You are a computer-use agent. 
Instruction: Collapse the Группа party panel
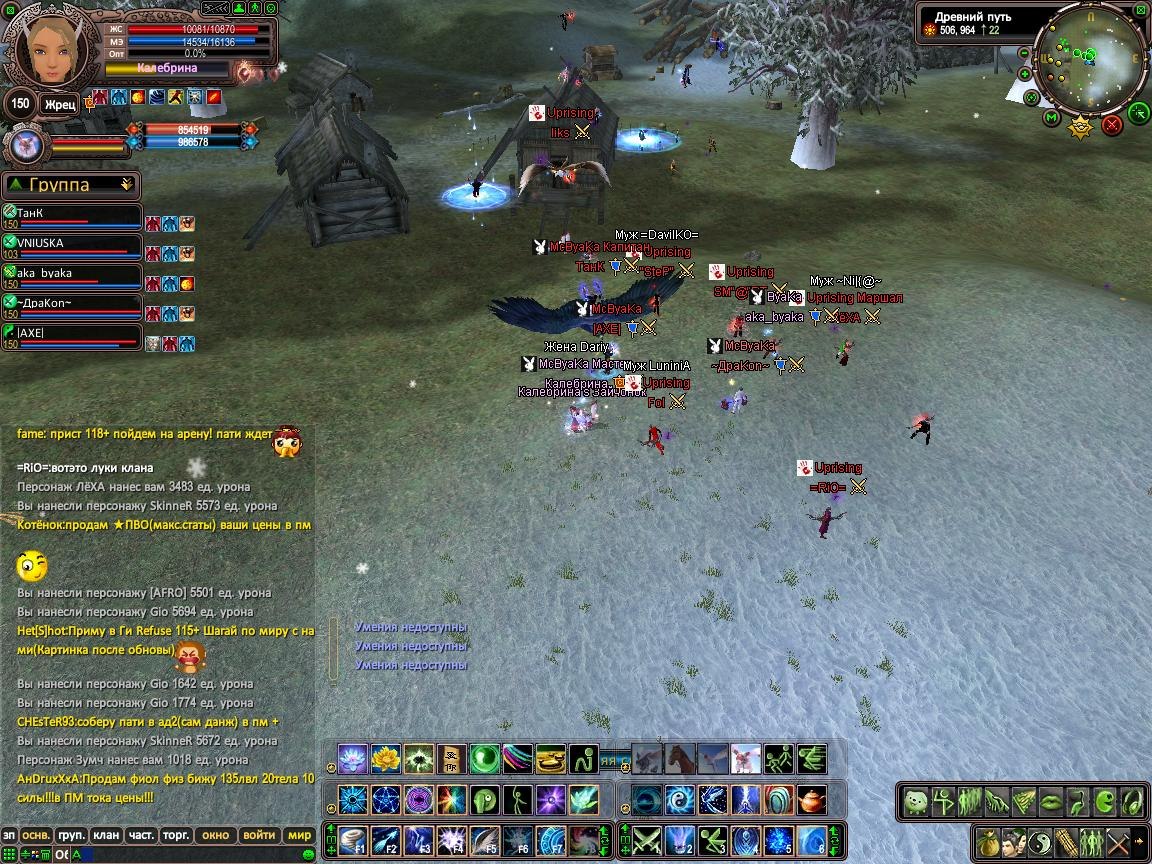[x=126, y=185]
